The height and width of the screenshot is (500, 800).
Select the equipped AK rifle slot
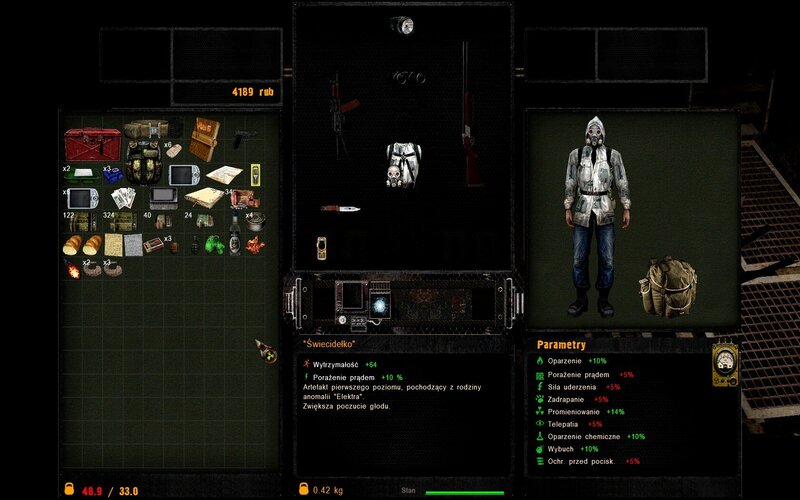coord(338,115)
